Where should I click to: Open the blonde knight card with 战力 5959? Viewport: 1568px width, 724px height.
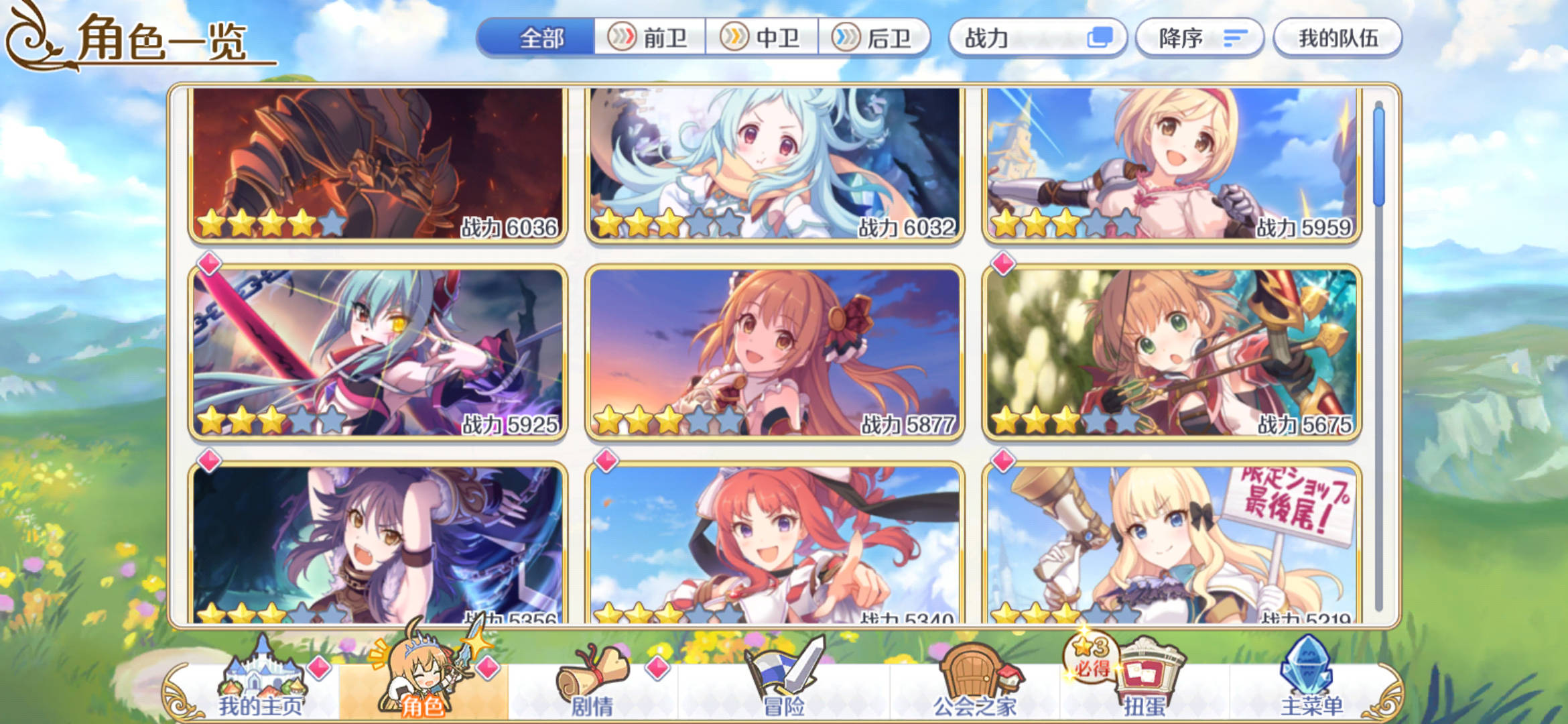pos(1171,163)
